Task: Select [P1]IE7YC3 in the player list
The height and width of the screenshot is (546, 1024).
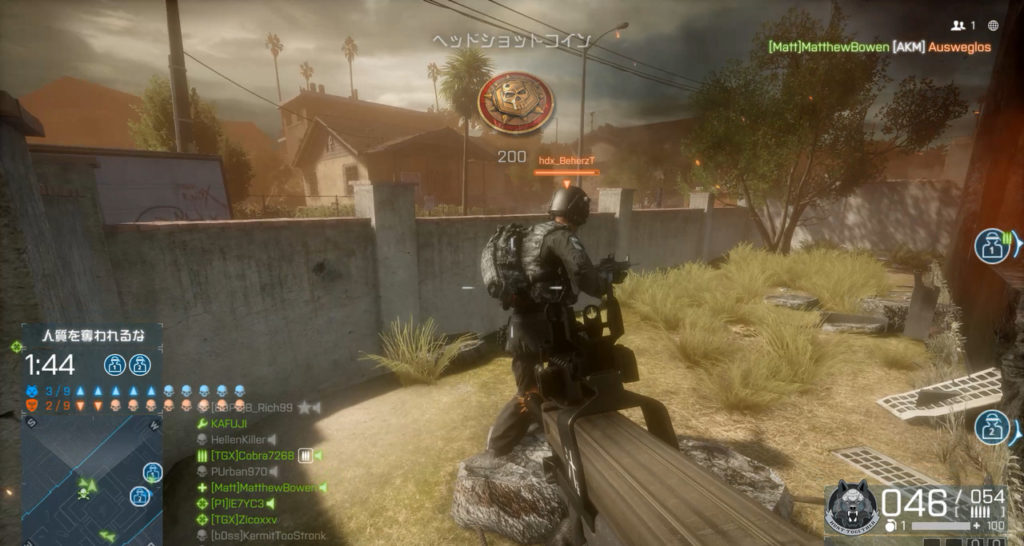Action: click(x=238, y=503)
